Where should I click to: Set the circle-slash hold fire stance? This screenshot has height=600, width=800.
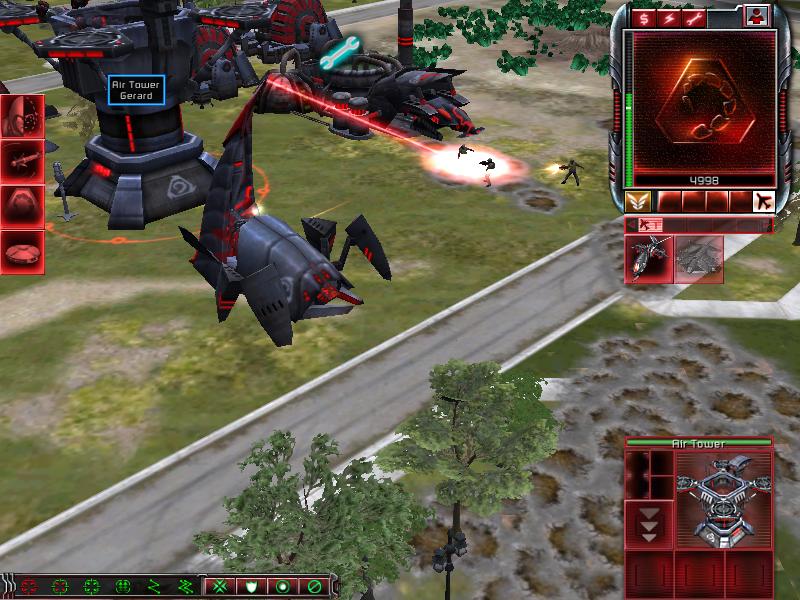coord(314,586)
